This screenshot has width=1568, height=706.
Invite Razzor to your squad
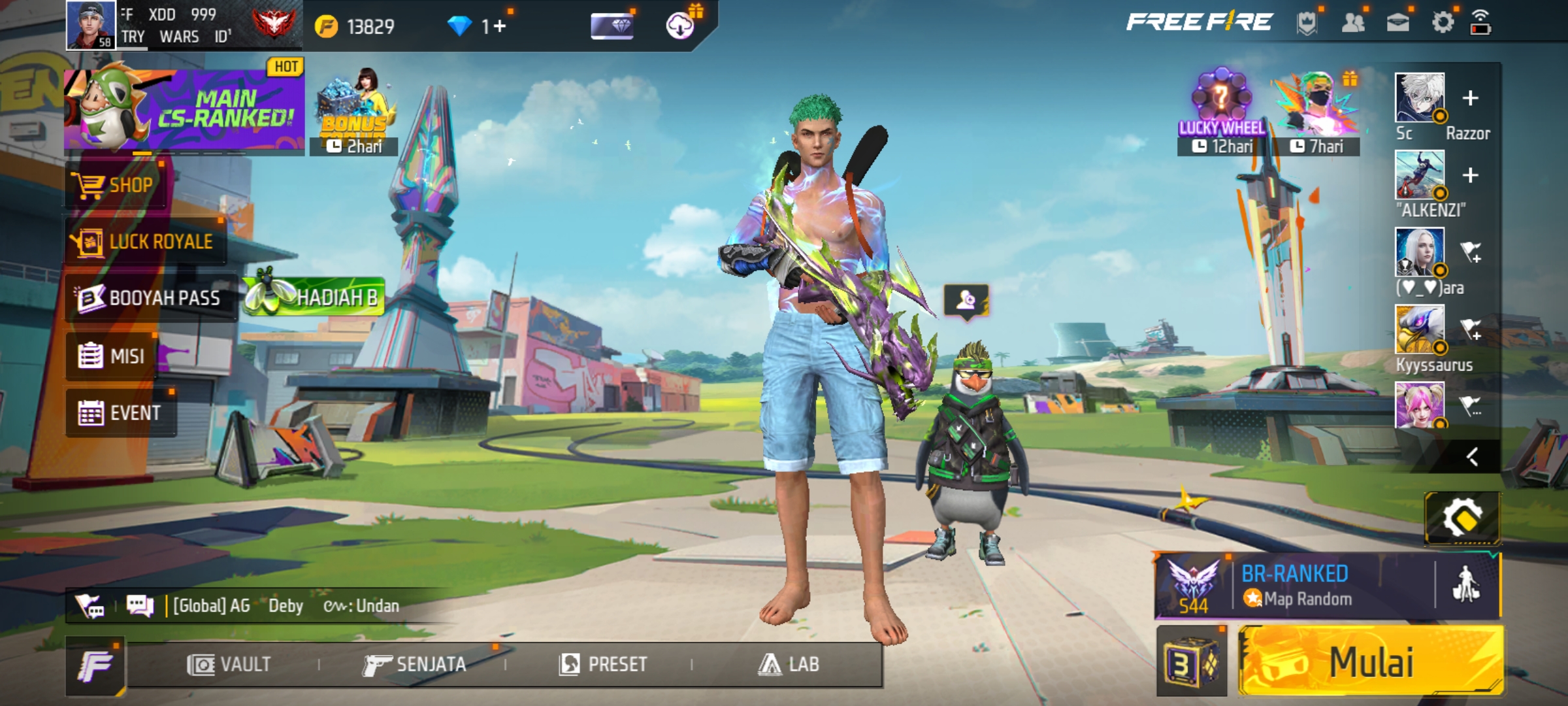pyautogui.click(x=1470, y=99)
